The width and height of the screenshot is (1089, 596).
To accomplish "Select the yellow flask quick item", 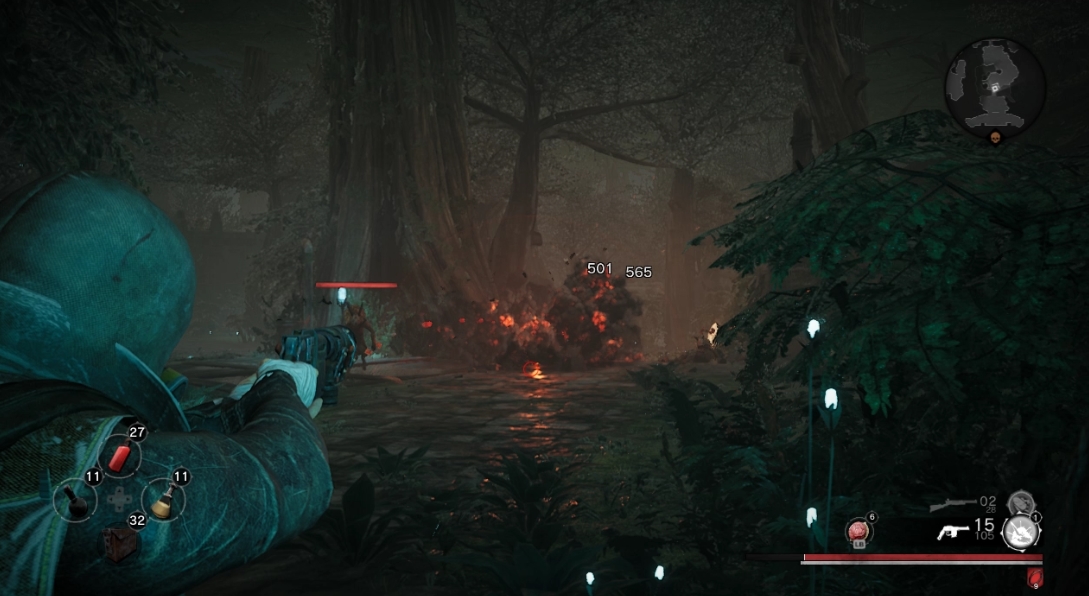I will click(160, 498).
